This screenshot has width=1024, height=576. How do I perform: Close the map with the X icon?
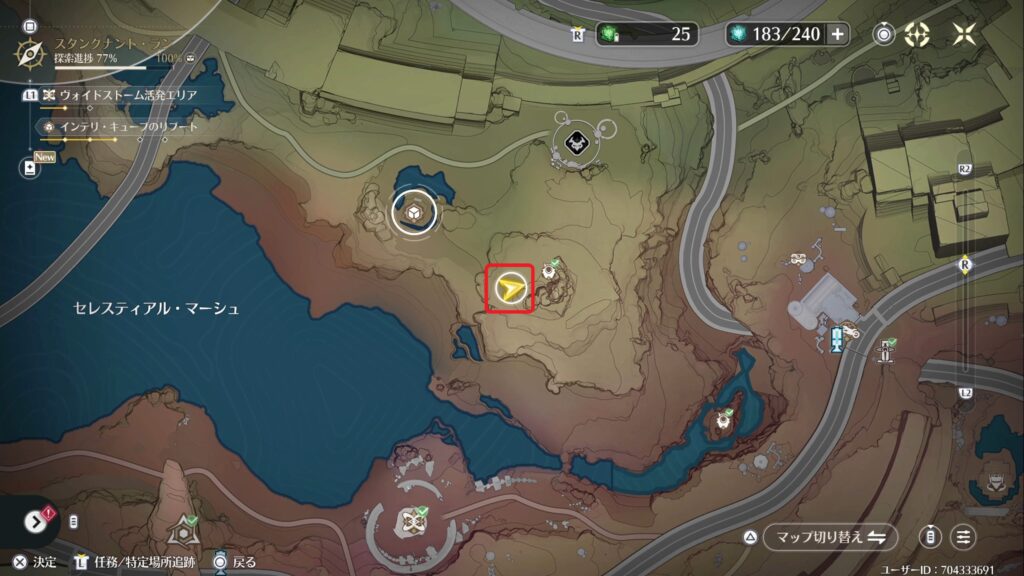pyautogui.click(x=964, y=34)
